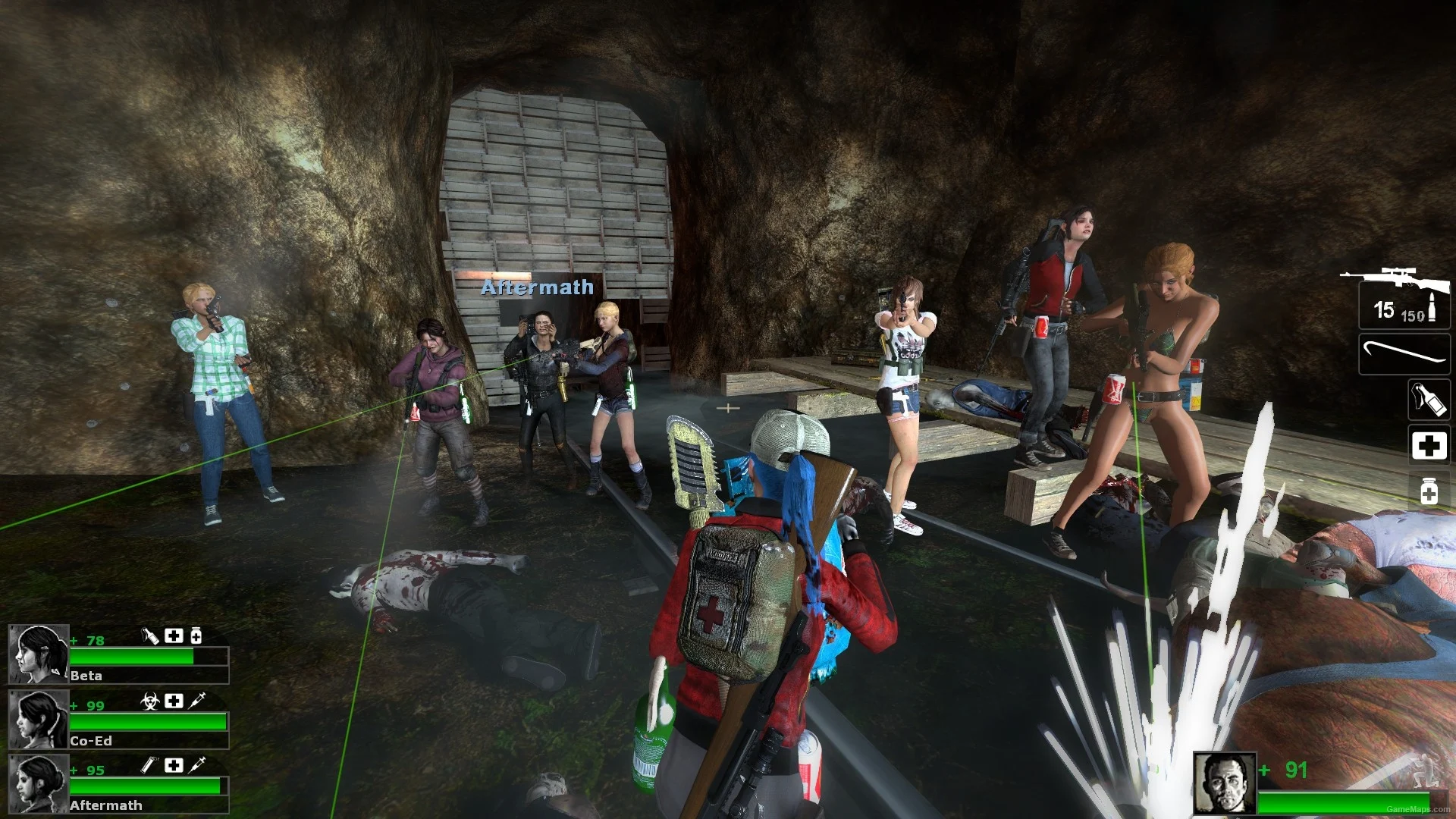Select the pain pills slot in the weapon panel

point(1429,491)
